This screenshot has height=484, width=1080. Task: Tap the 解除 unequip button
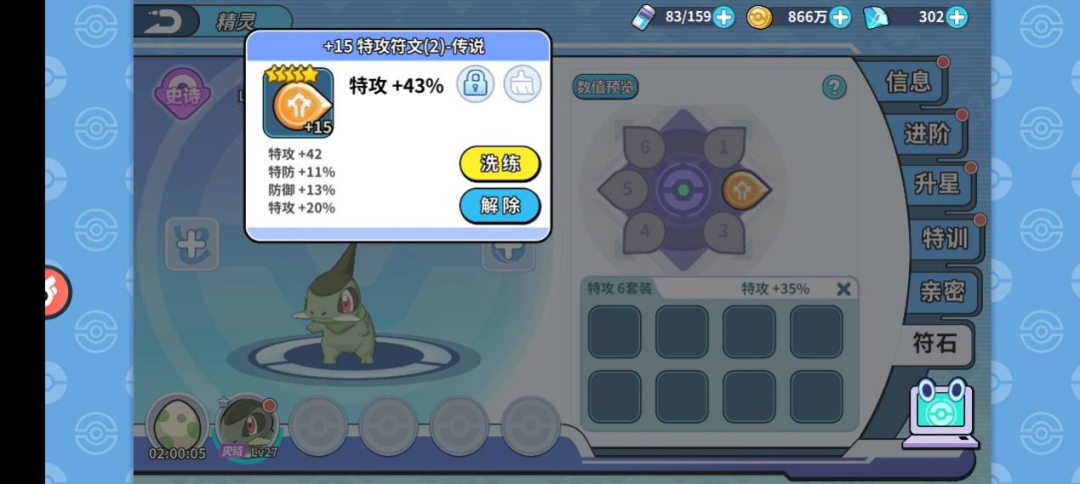[500, 206]
